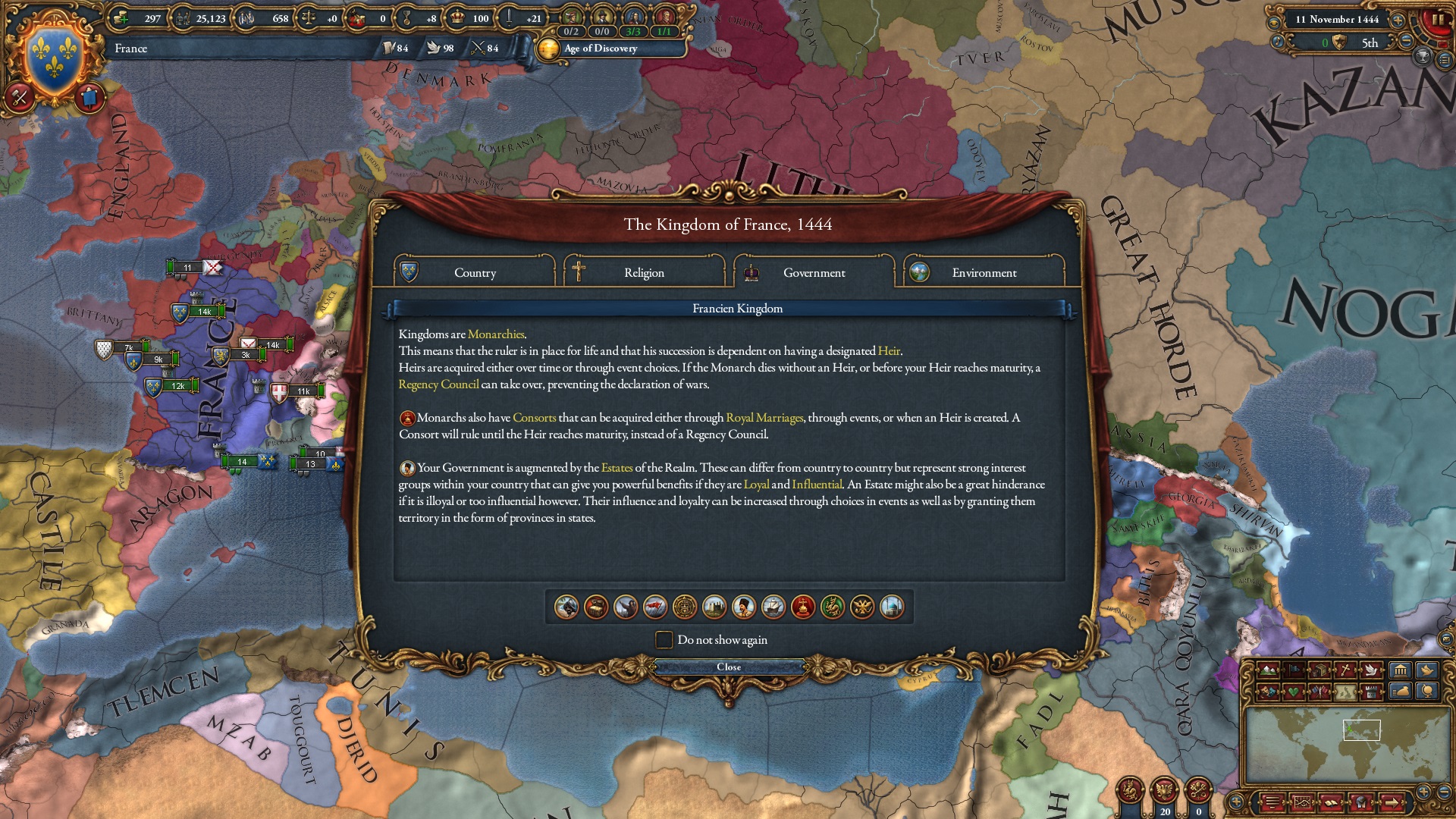Click the treasure chest icon in the dialog row

(x=595, y=607)
